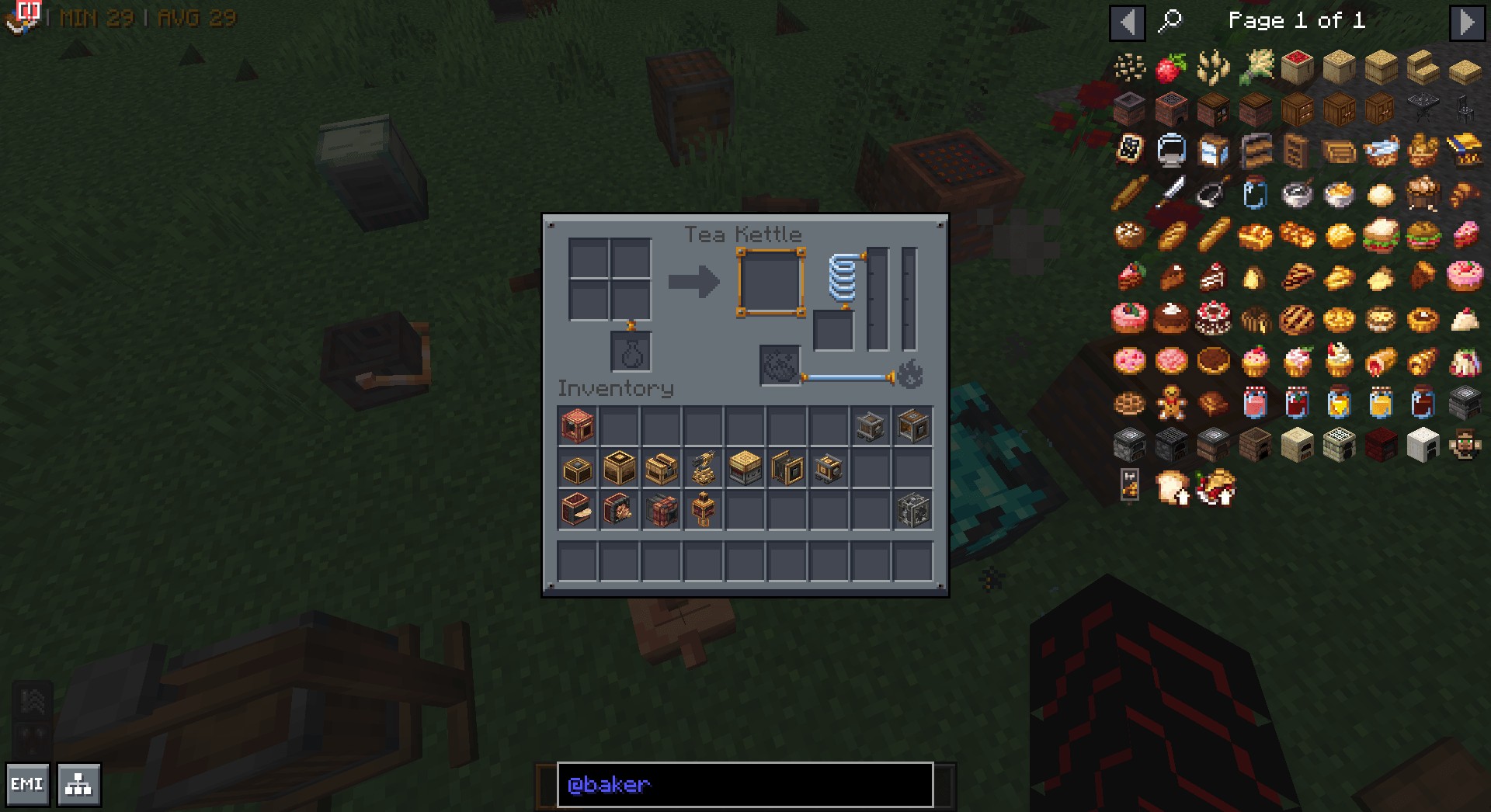Select the croissant item
The height and width of the screenshot is (812, 1491).
pyautogui.click(x=1465, y=193)
